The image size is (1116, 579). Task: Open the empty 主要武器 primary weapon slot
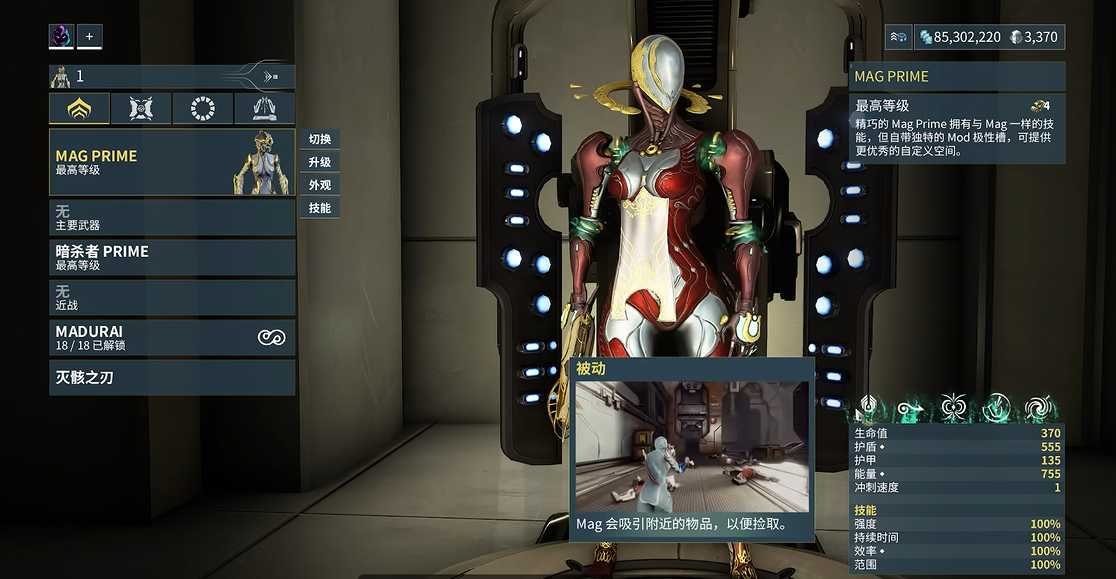[172, 218]
